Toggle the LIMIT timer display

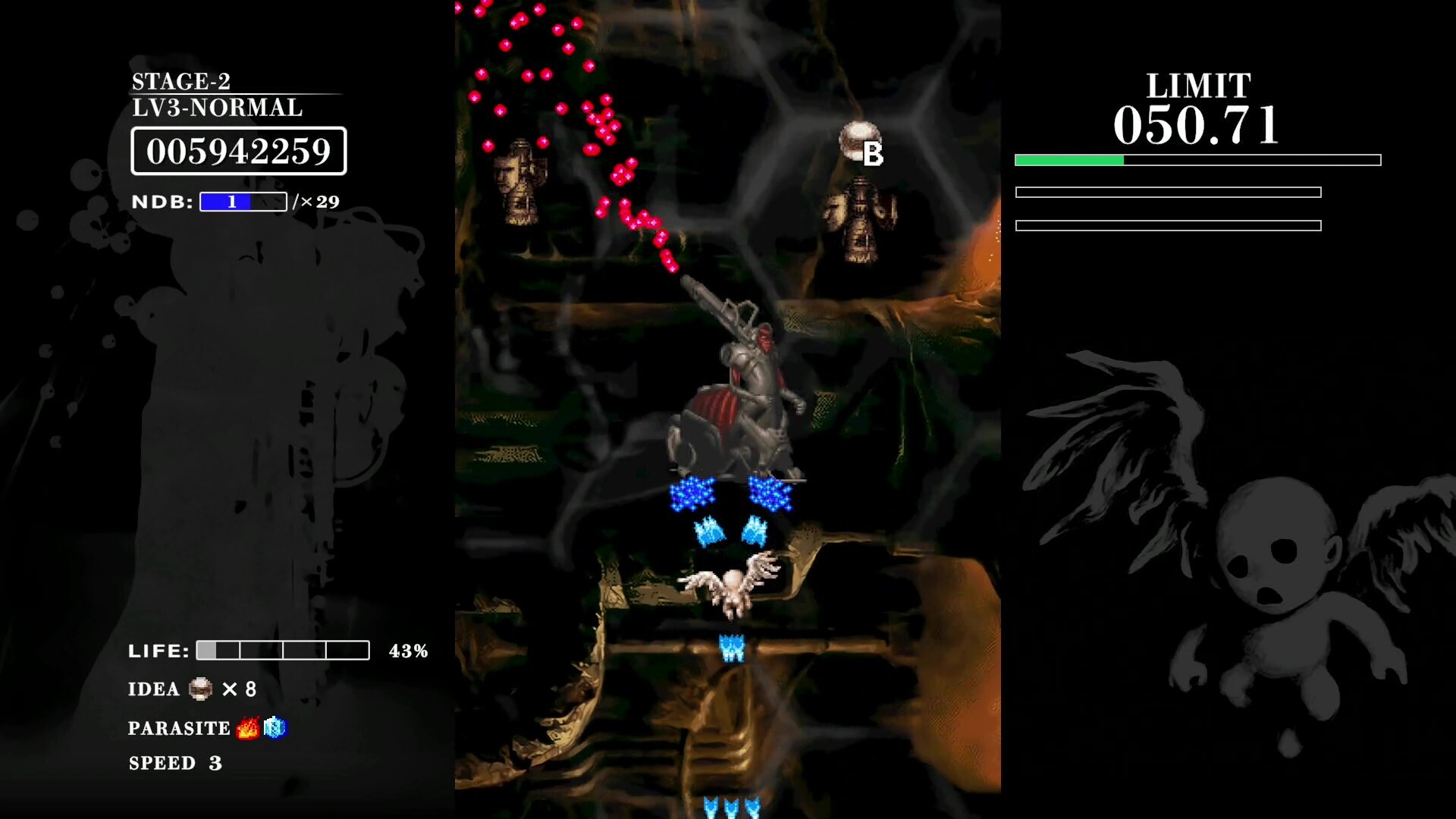tap(1196, 124)
